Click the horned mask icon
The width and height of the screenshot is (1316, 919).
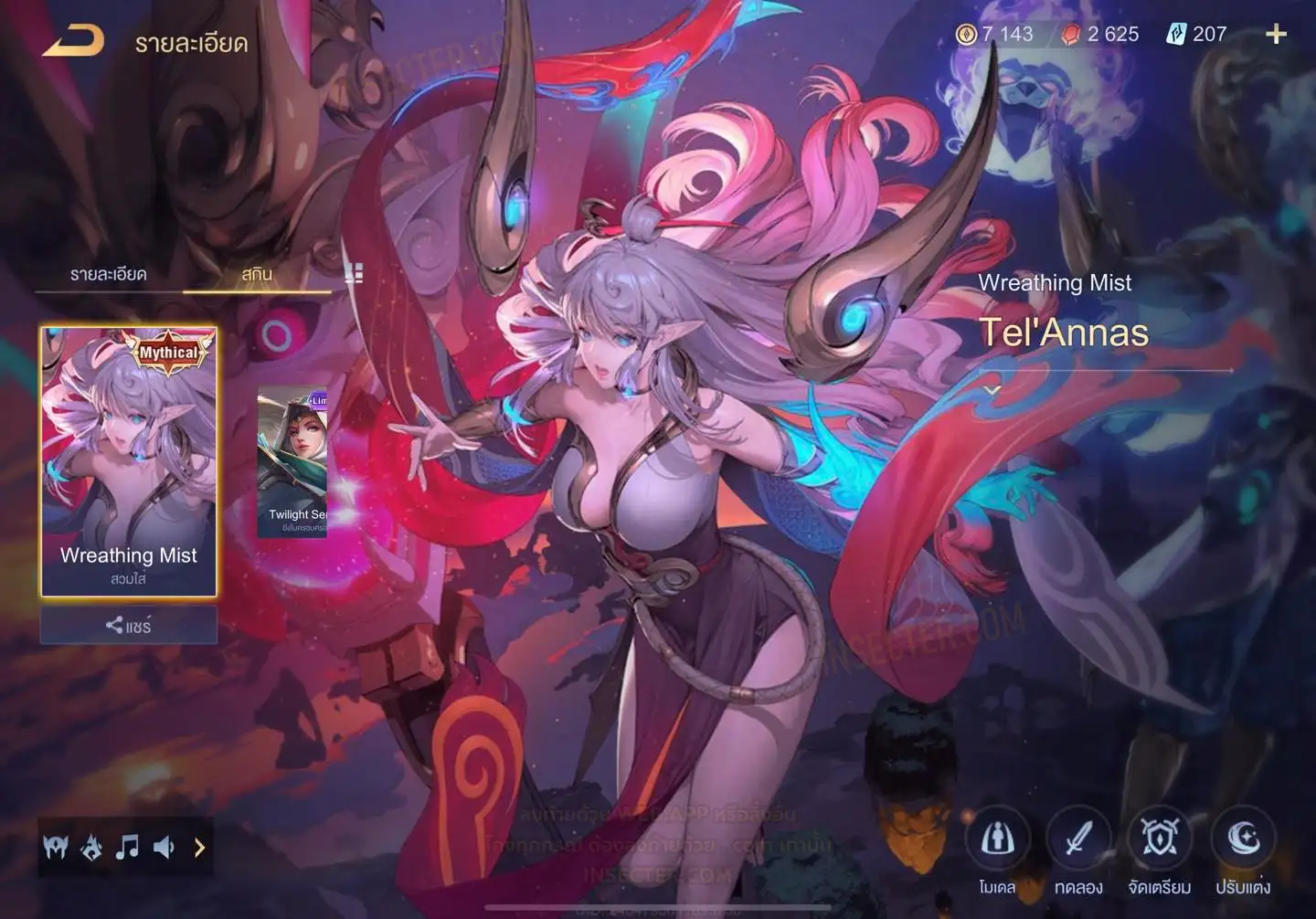click(56, 848)
